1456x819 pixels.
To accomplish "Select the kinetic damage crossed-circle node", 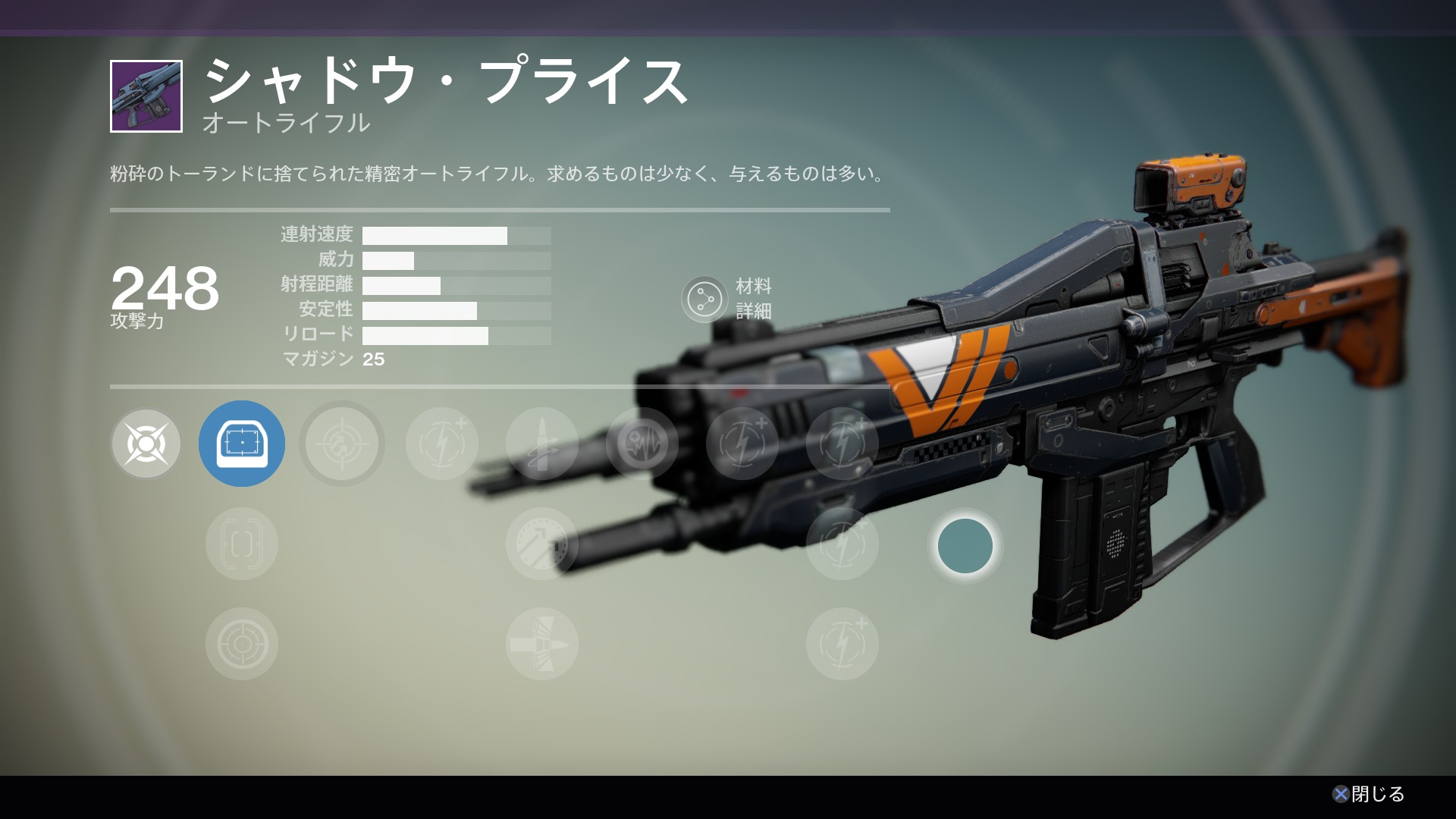I will (x=146, y=444).
